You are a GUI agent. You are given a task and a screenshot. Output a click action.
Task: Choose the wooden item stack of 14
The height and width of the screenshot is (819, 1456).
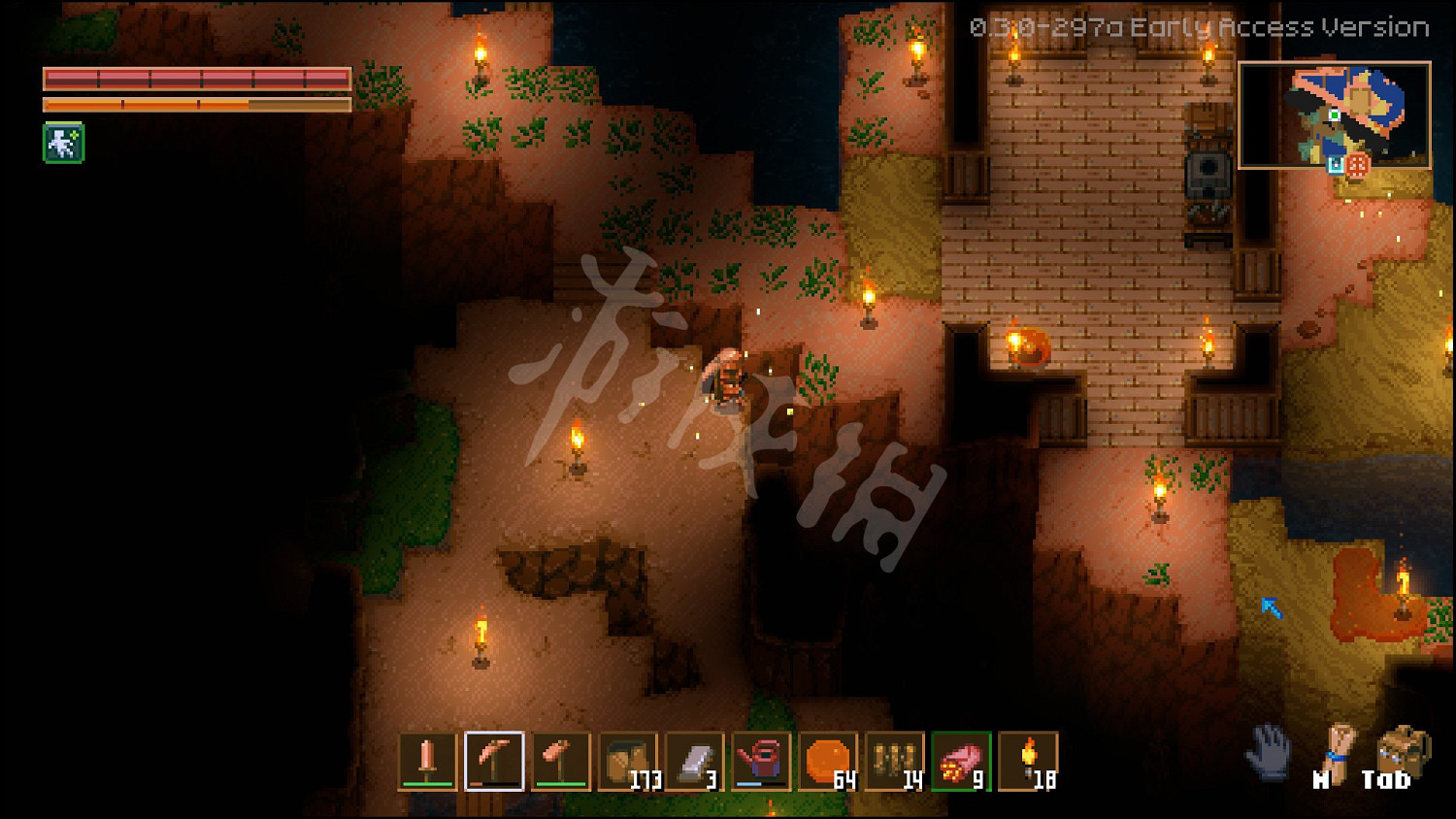tap(895, 761)
